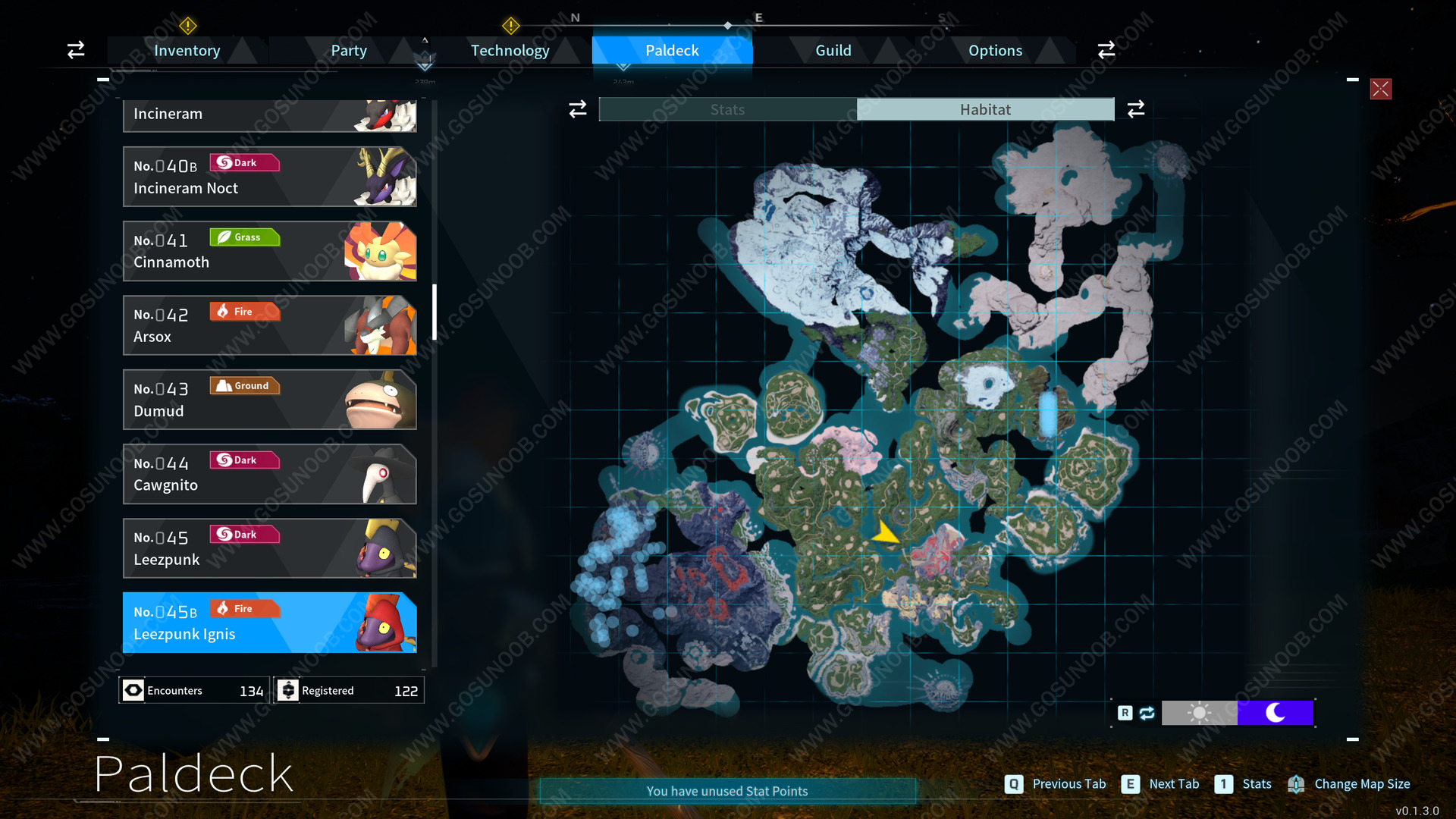Go to the Guild tab
1456x819 pixels.
(x=833, y=51)
